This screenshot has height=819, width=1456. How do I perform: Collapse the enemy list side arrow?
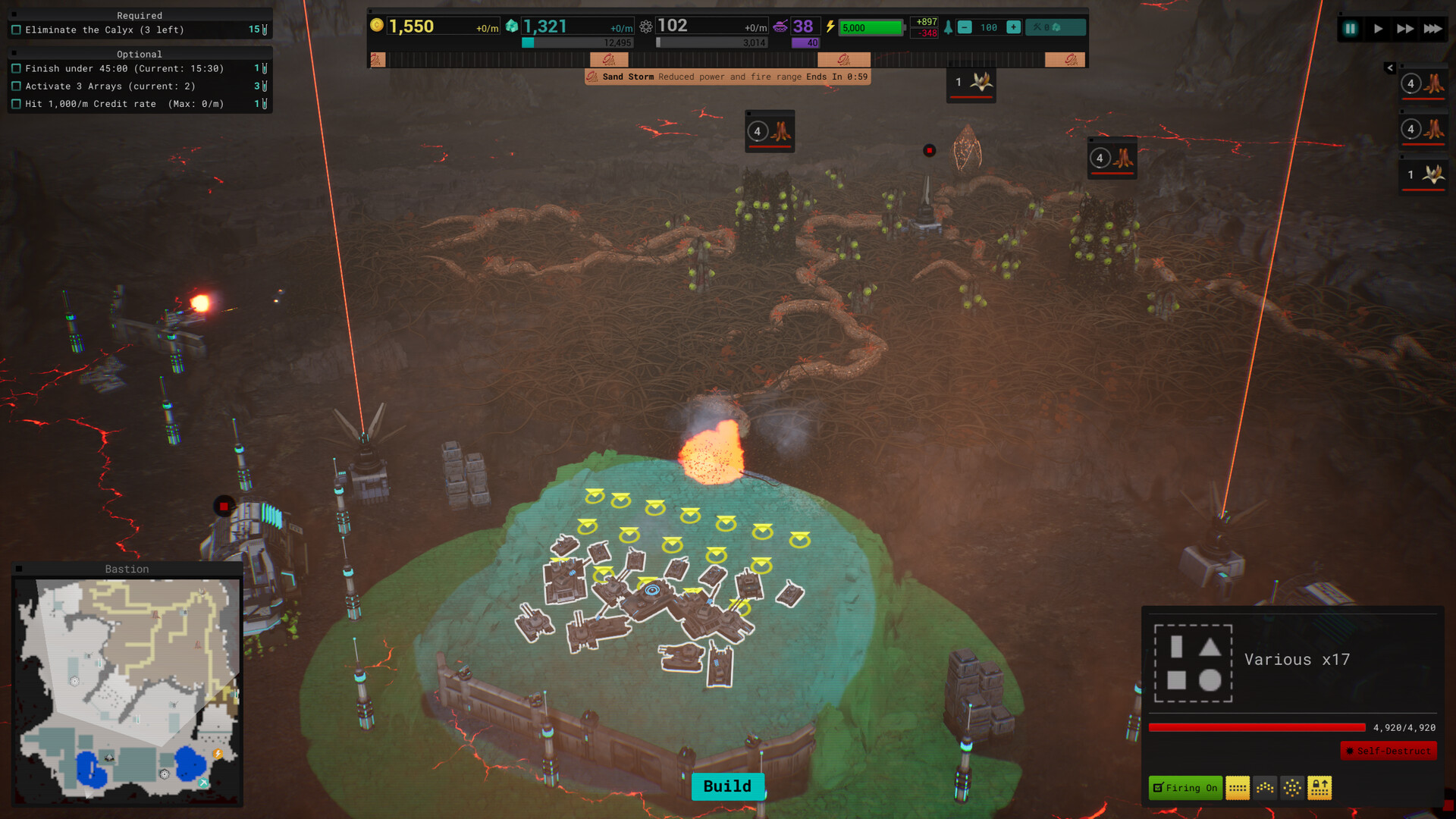[1390, 68]
